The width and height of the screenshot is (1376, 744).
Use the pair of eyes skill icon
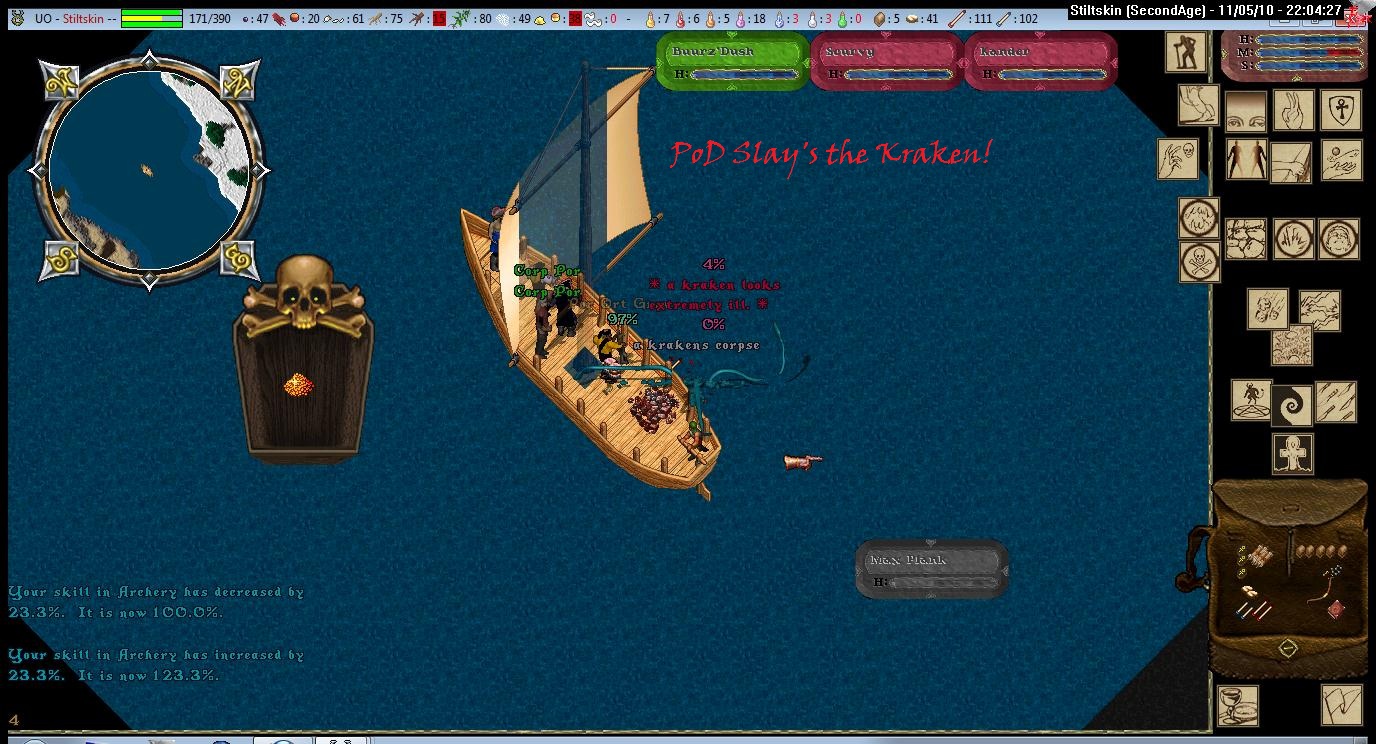[1246, 111]
